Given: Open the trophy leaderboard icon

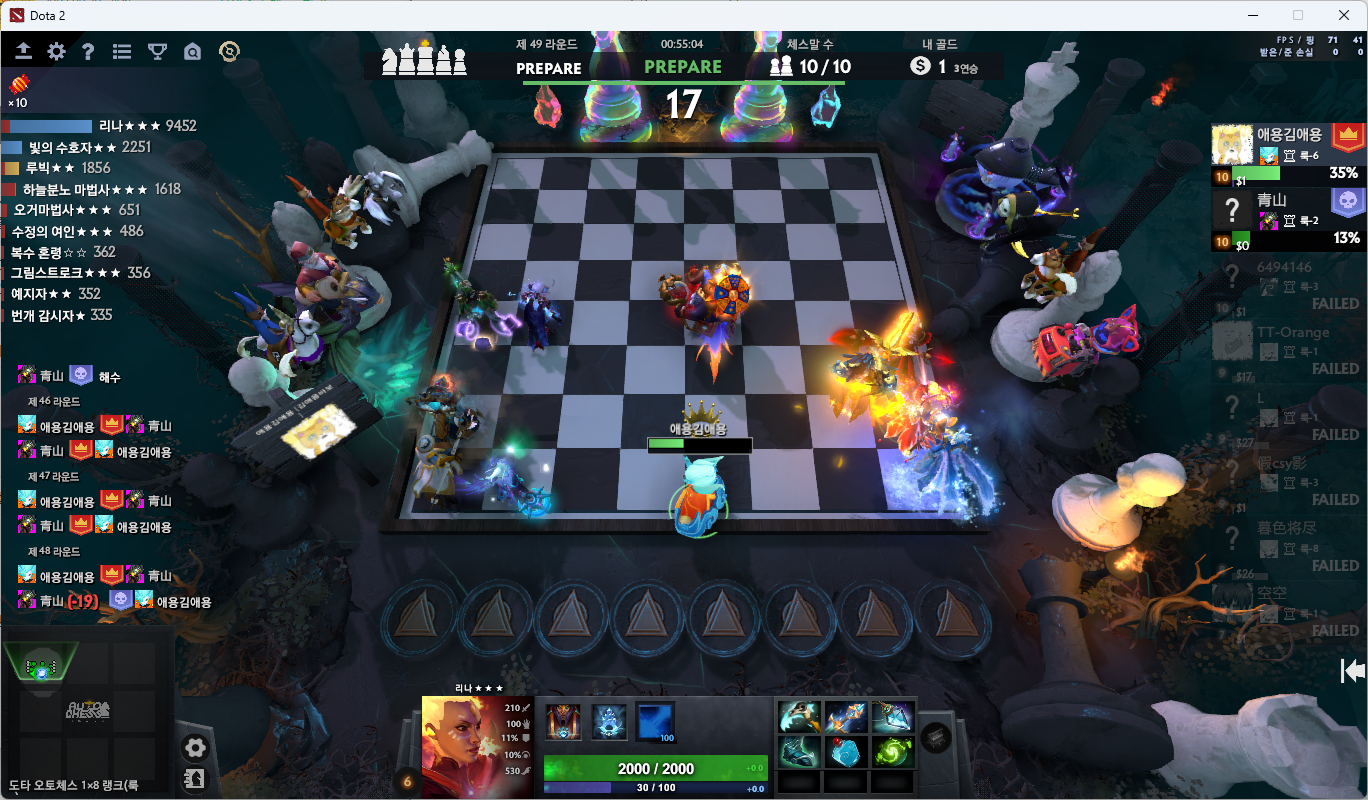Looking at the screenshot, I should 157,52.
